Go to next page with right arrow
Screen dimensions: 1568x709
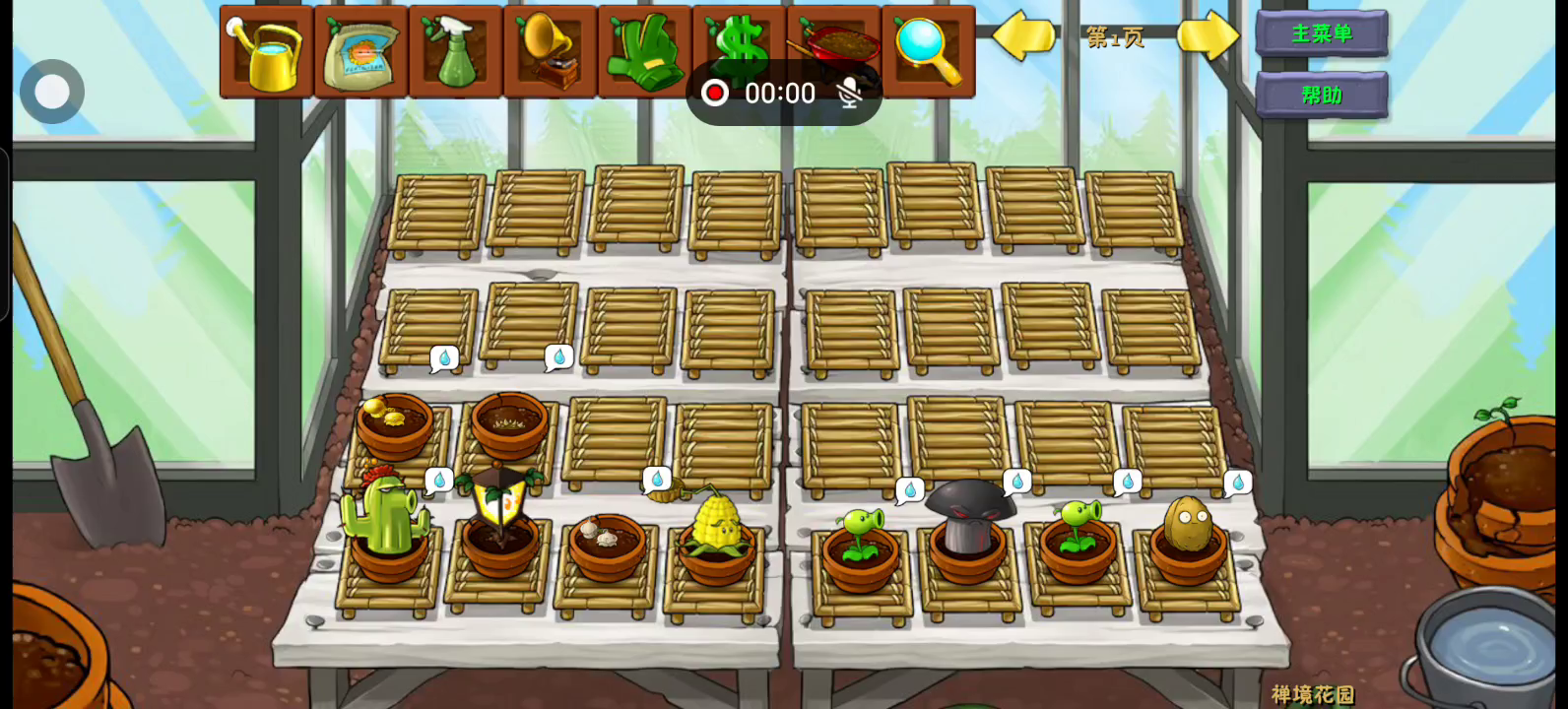1208,36
